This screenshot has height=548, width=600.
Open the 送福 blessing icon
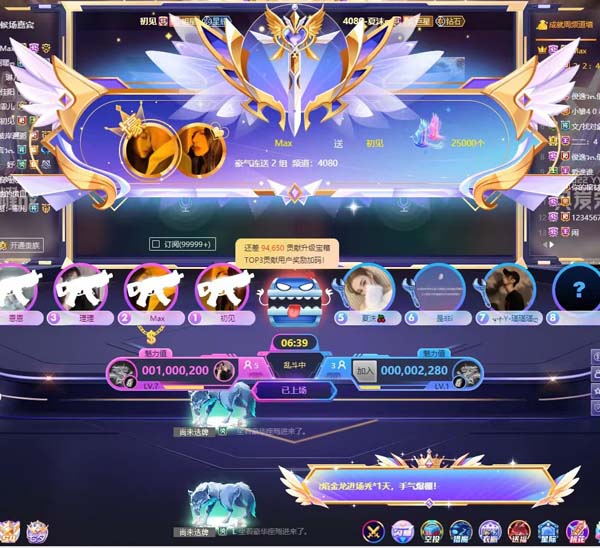519,530
